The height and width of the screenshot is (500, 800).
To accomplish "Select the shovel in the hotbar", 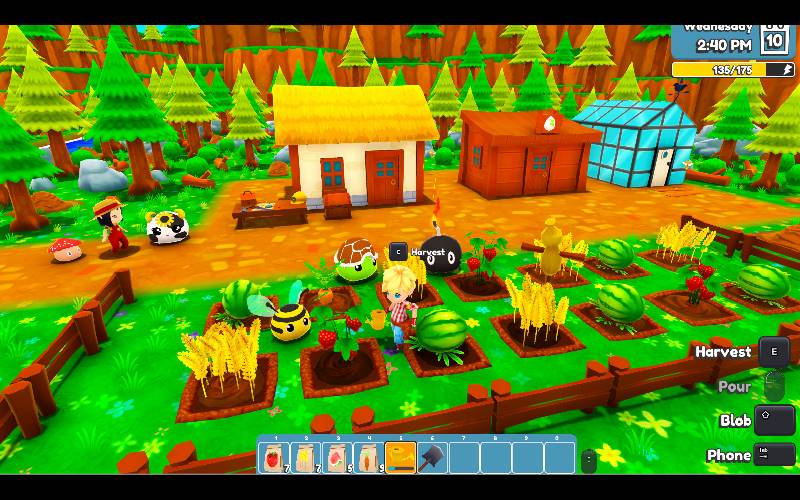I will pyautogui.click(x=433, y=458).
